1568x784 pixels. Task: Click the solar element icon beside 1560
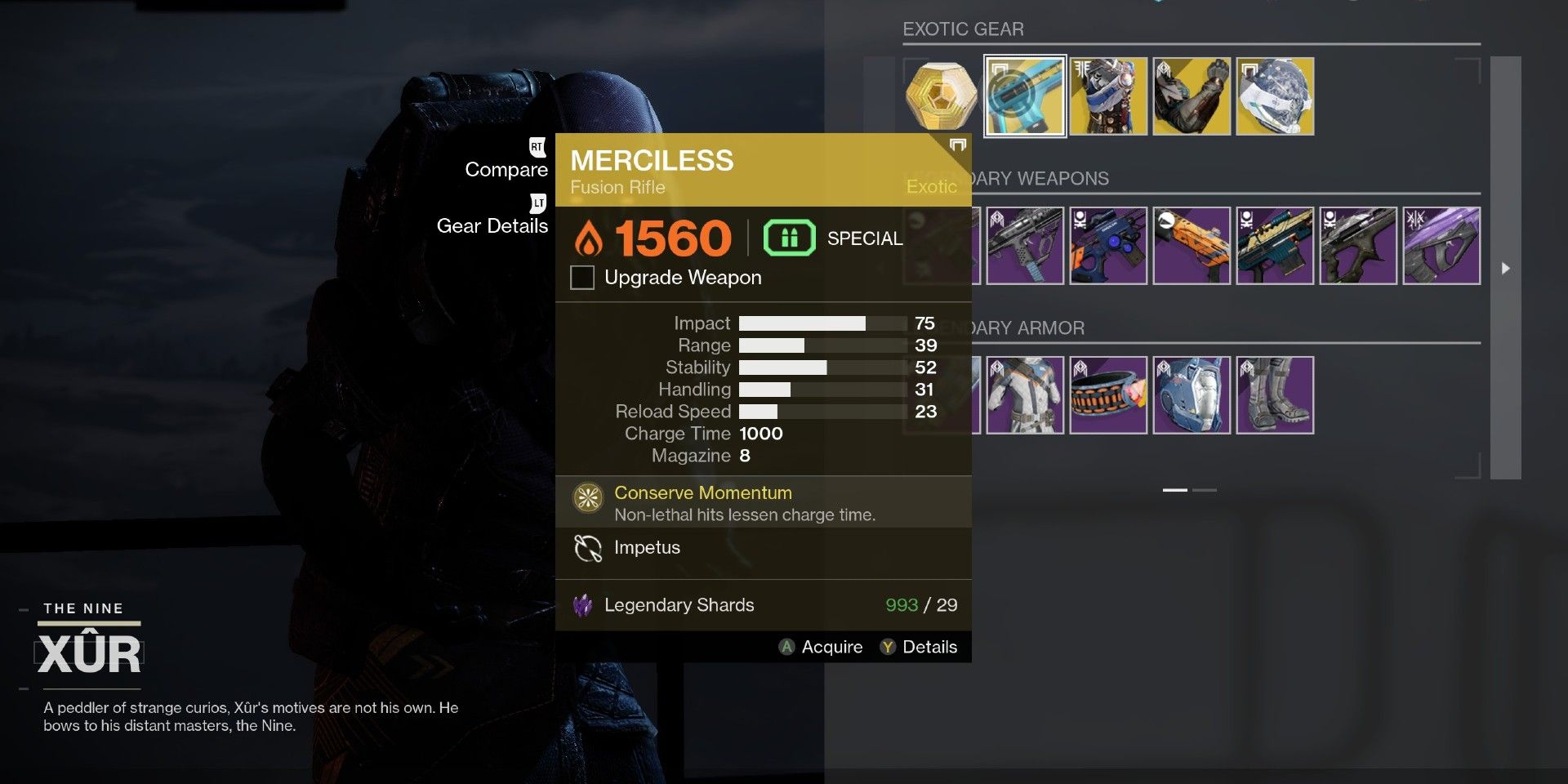click(x=590, y=238)
